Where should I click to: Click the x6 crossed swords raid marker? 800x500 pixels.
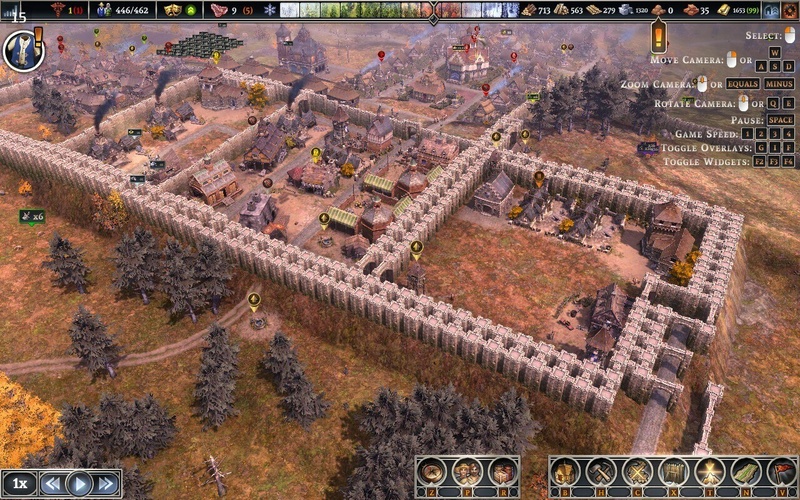(x=32, y=215)
